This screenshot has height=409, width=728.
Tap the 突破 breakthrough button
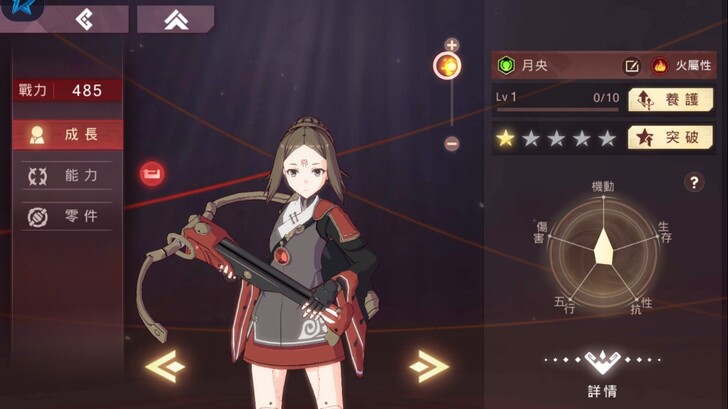click(670, 138)
